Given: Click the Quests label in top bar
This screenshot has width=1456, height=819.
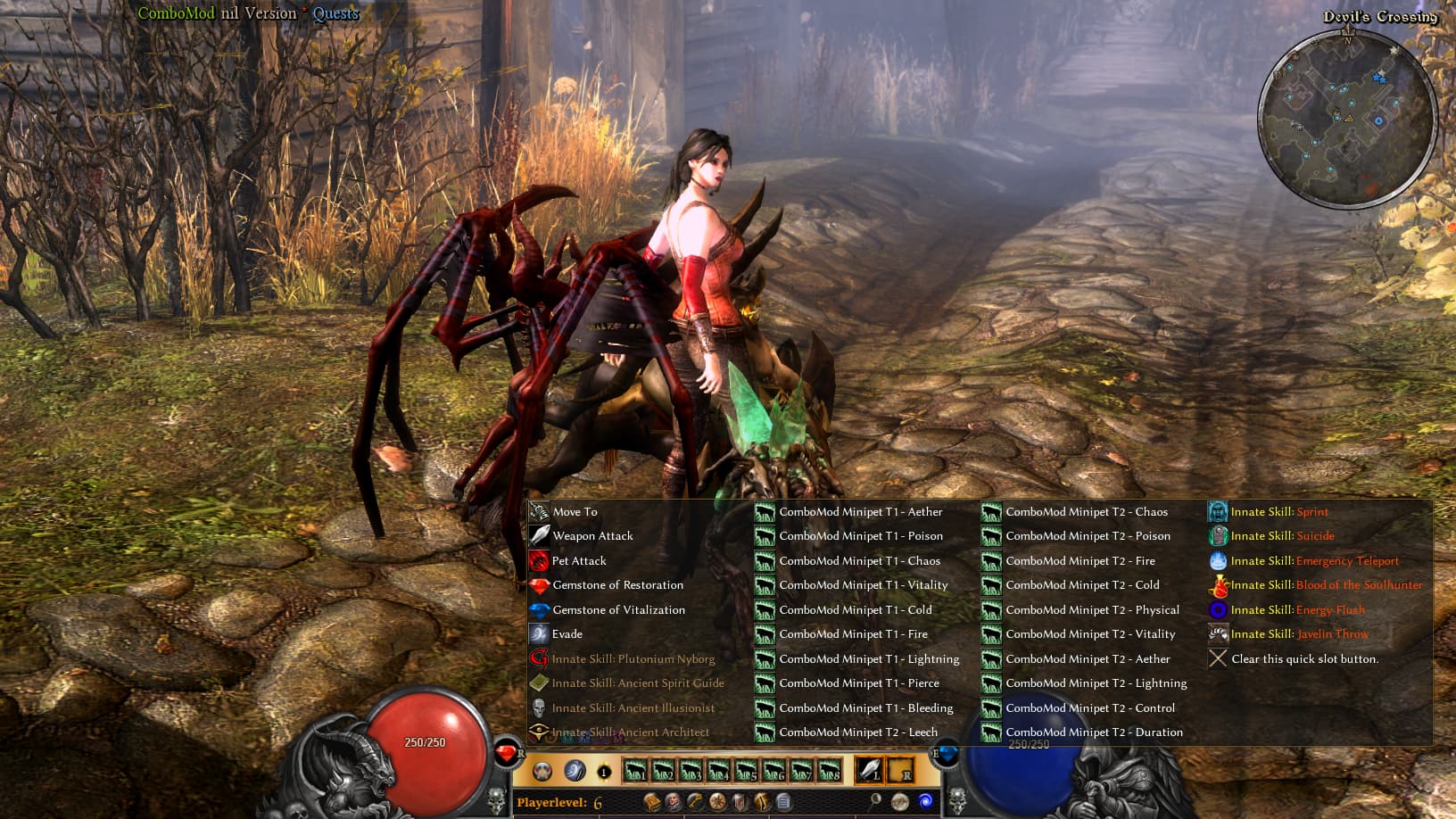Looking at the screenshot, I should pyautogui.click(x=335, y=13).
